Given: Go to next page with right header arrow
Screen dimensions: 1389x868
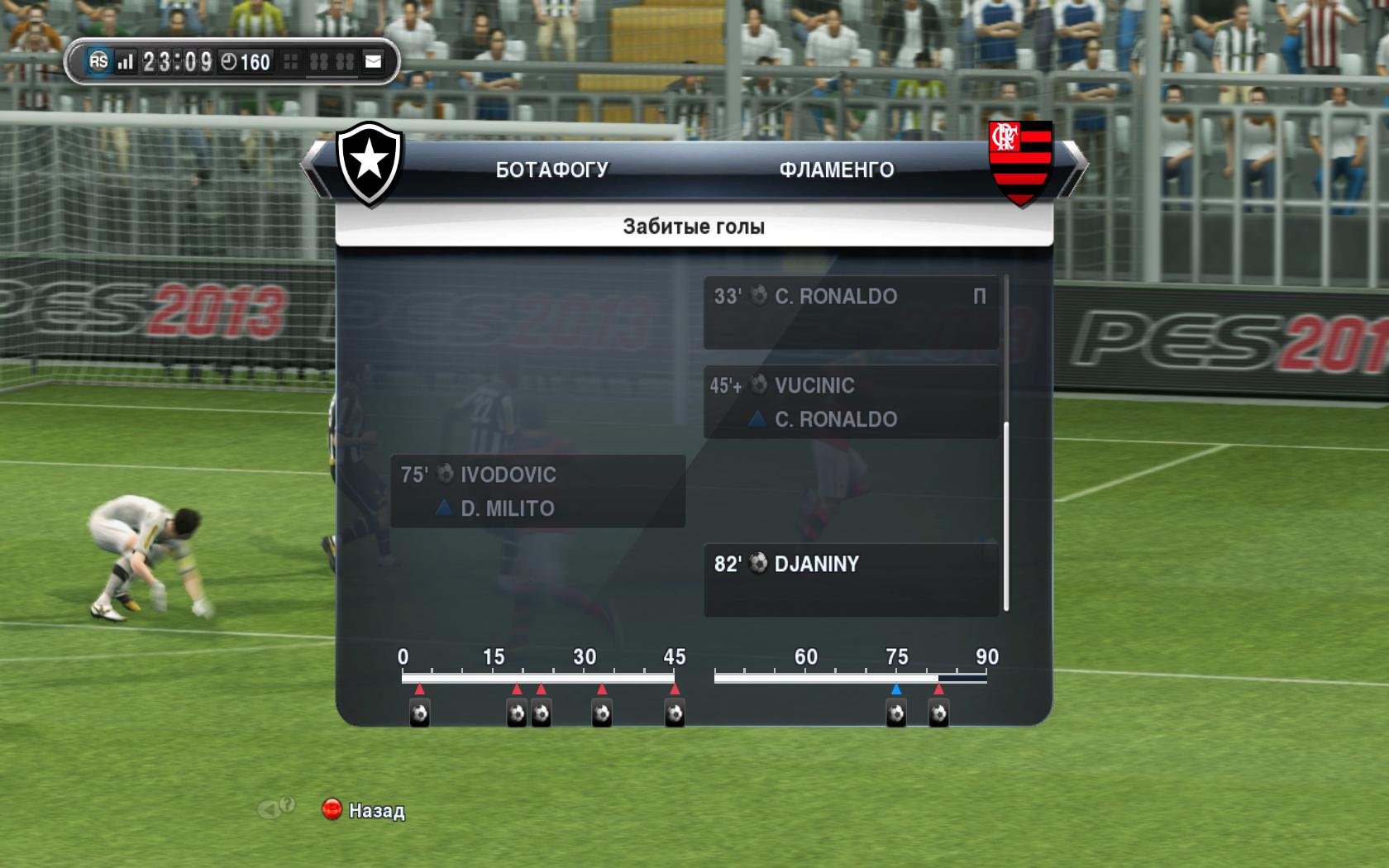Looking at the screenshot, I should tap(1073, 169).
